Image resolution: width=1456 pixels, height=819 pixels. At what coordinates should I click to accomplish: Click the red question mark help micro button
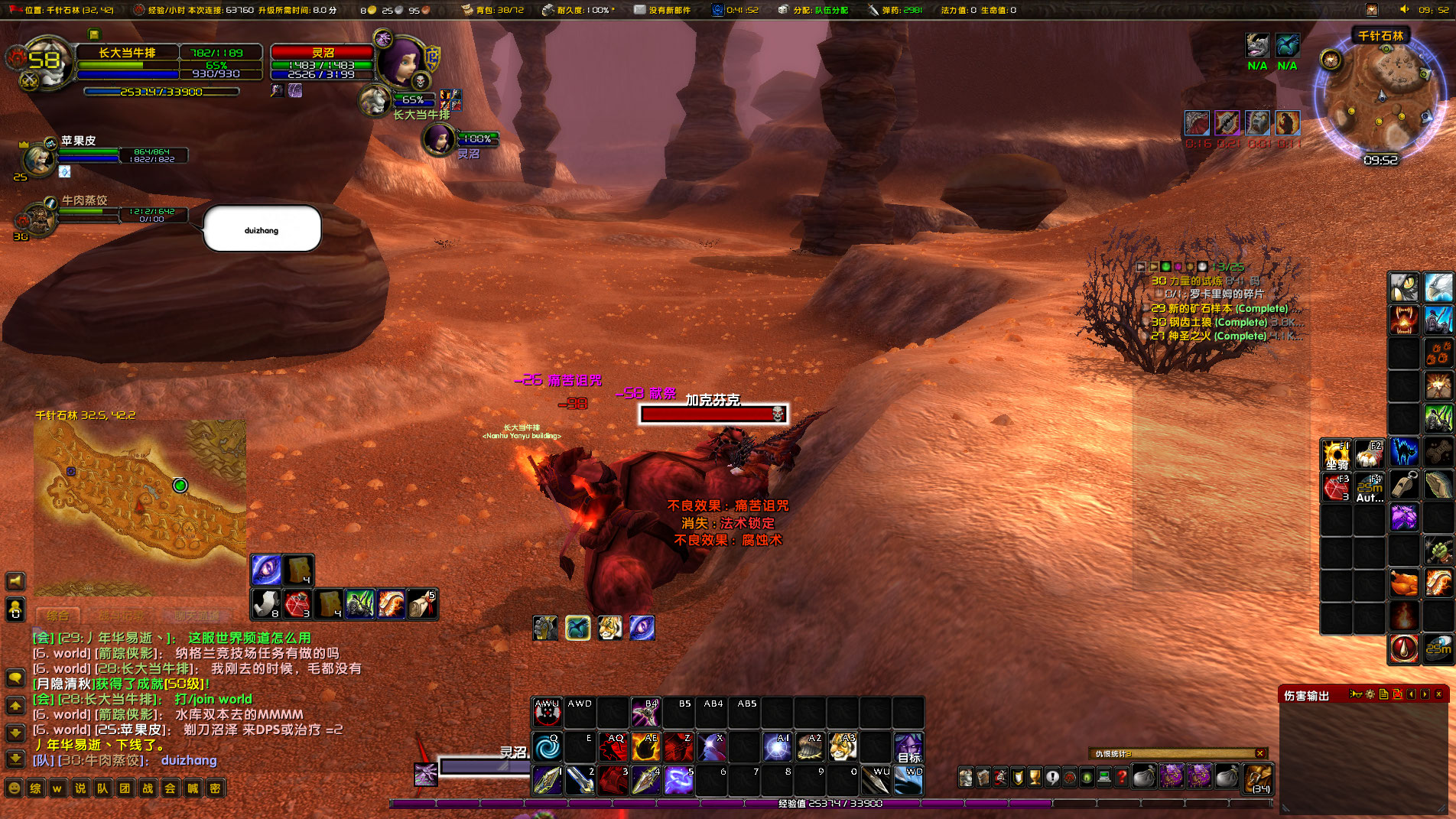tap(1122, 776)
